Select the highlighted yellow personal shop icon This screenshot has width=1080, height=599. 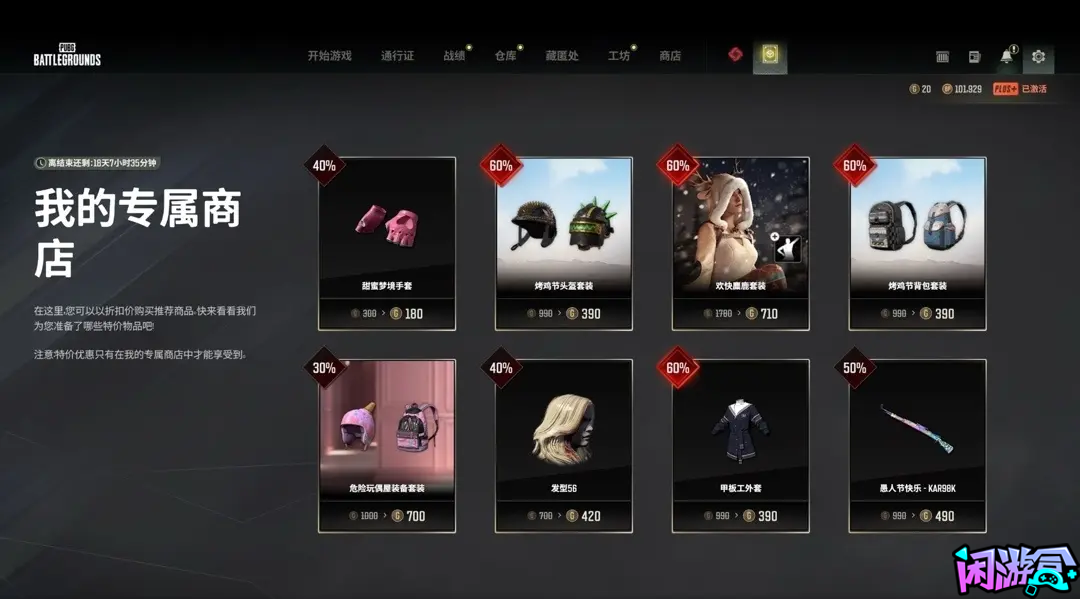coord(770,55)
